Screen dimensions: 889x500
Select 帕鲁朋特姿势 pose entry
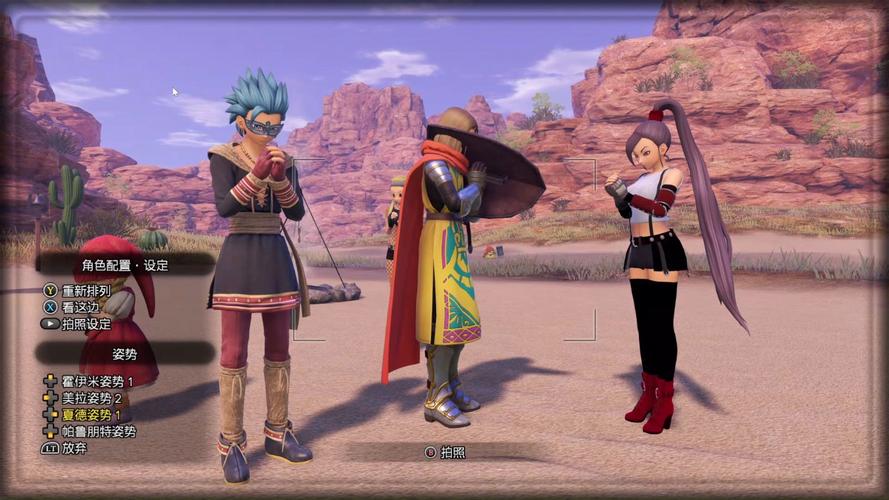pos(98,431)
